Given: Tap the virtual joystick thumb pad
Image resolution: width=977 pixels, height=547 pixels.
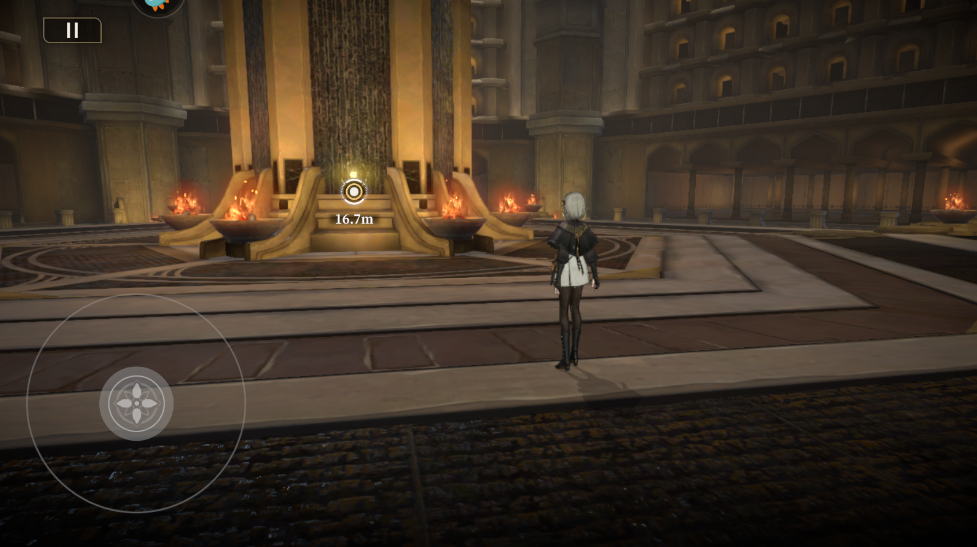Looking at the screenshot, I should click(x=136, y=404).
